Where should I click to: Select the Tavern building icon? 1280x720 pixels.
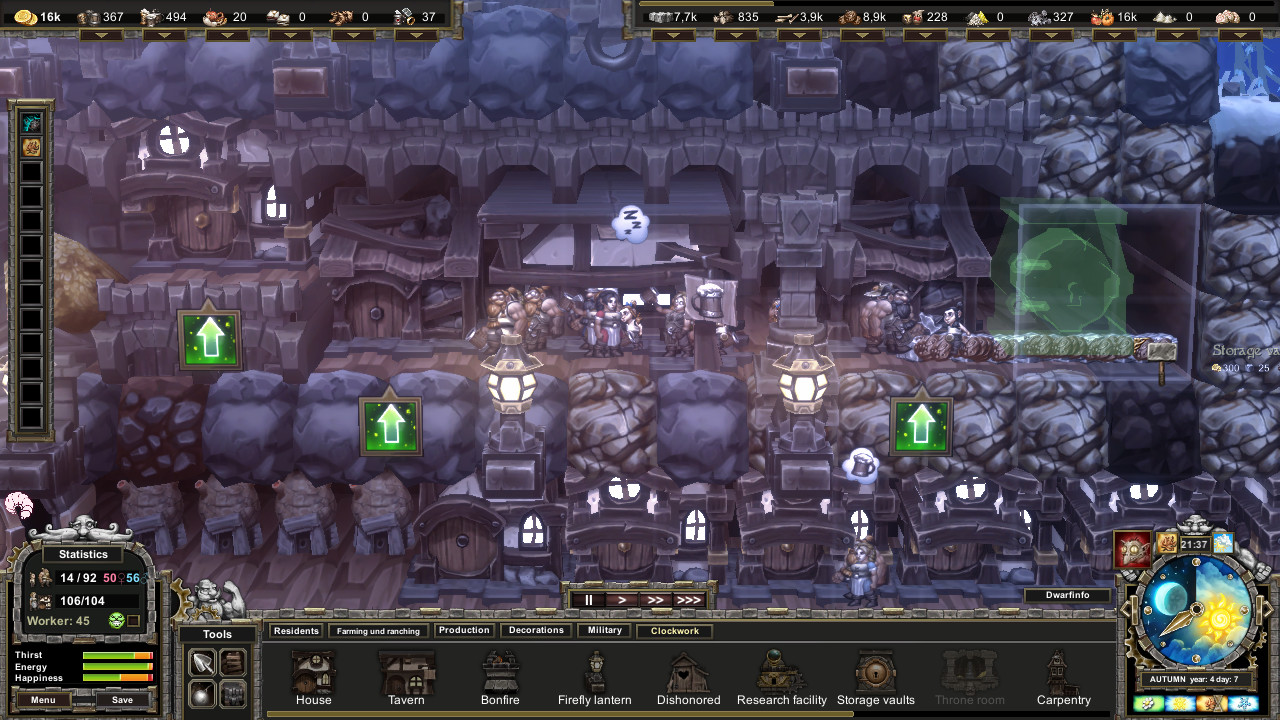point(405,672)
